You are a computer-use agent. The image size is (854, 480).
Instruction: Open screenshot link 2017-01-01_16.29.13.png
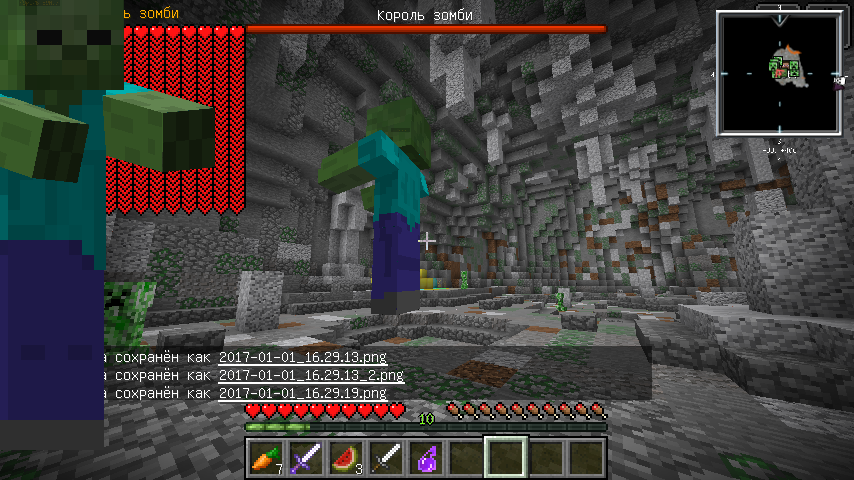(x=302, y=357)
